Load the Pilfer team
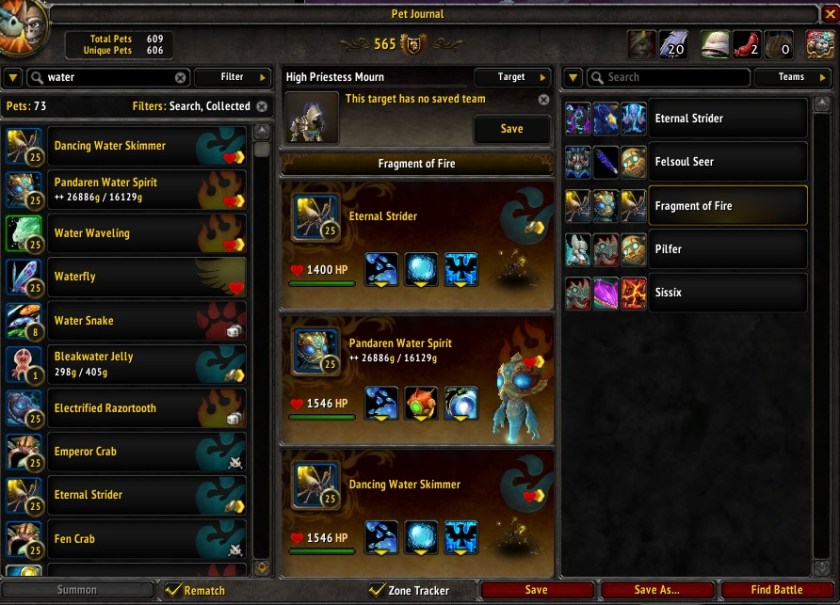The image size is (840, 605). [727, 249]
